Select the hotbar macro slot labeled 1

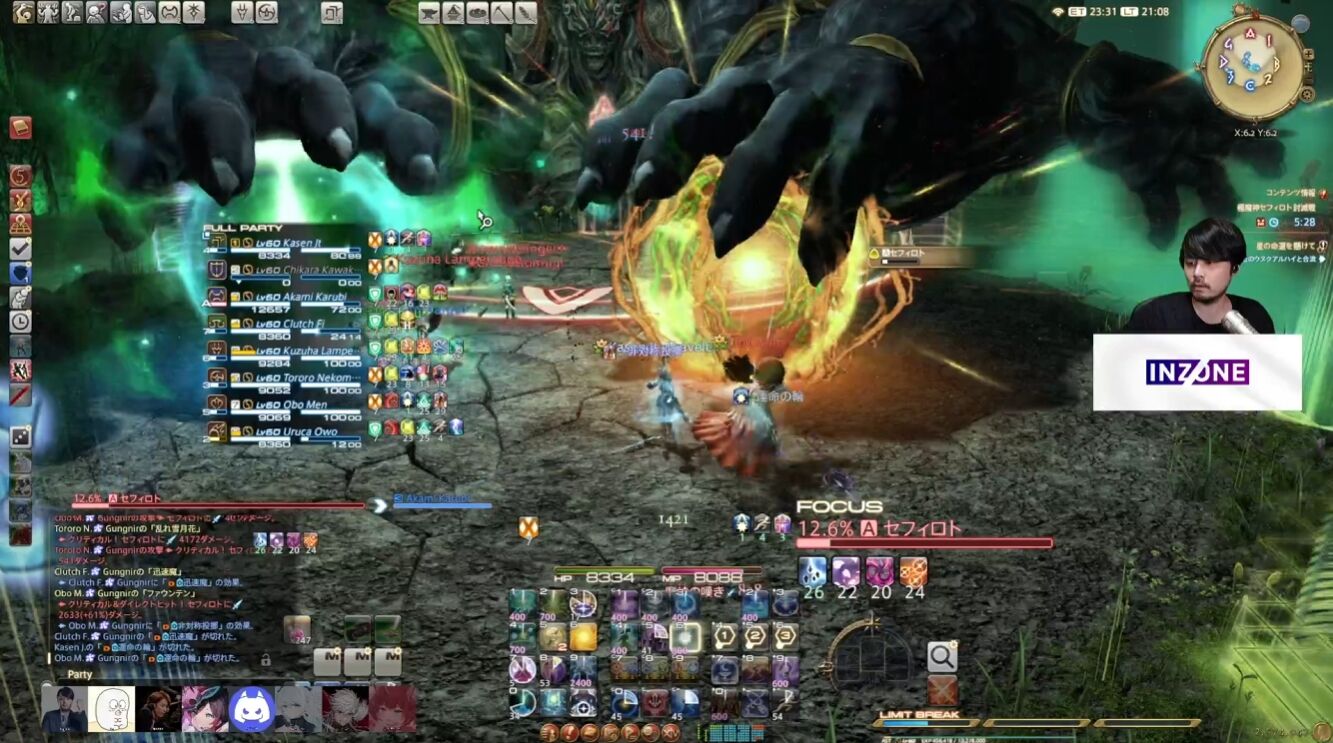[x=725, y=636]
